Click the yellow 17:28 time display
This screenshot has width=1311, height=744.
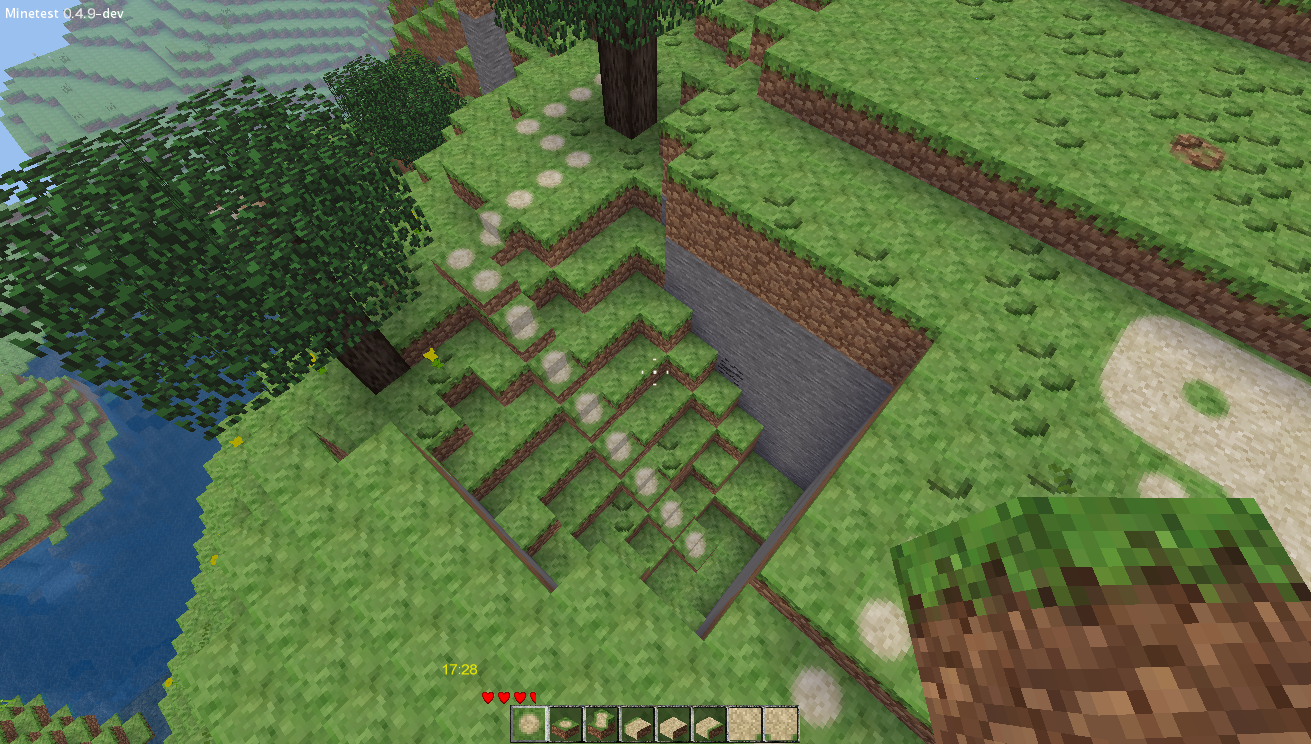coord(458,668)
